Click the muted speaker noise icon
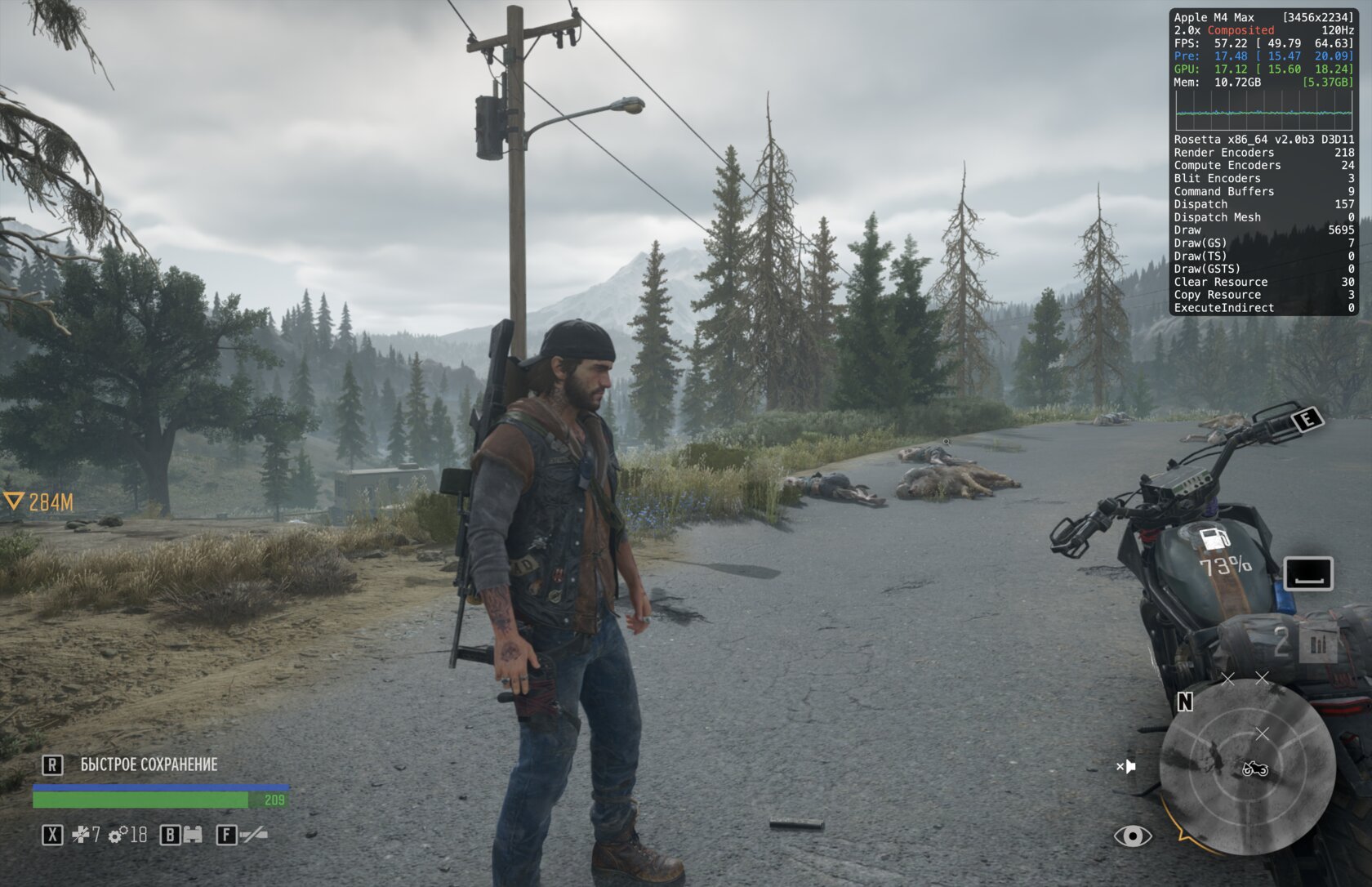This screenshot has height=887, width=1372. pos(1126,766)
